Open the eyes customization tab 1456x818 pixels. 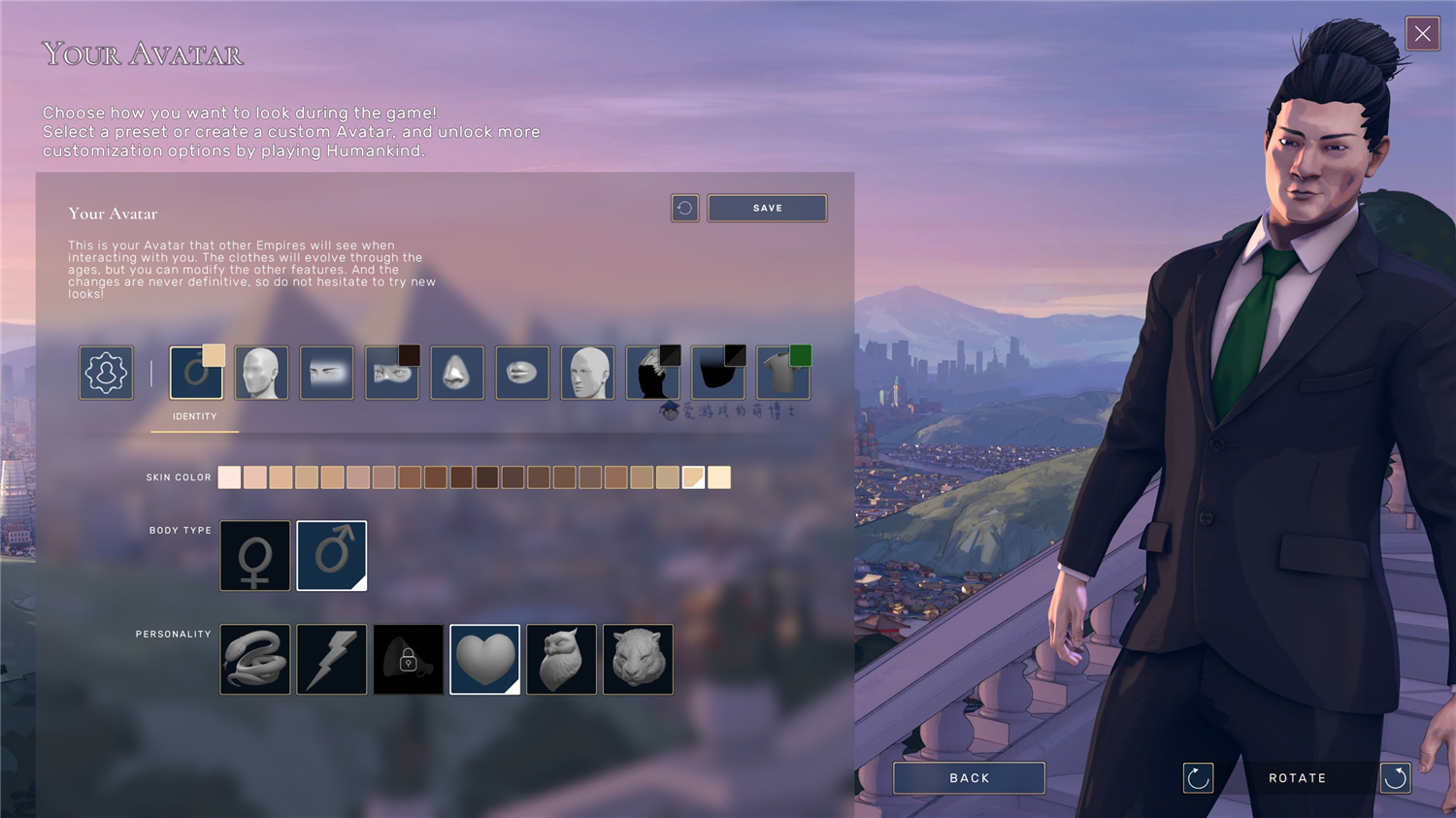391,373
